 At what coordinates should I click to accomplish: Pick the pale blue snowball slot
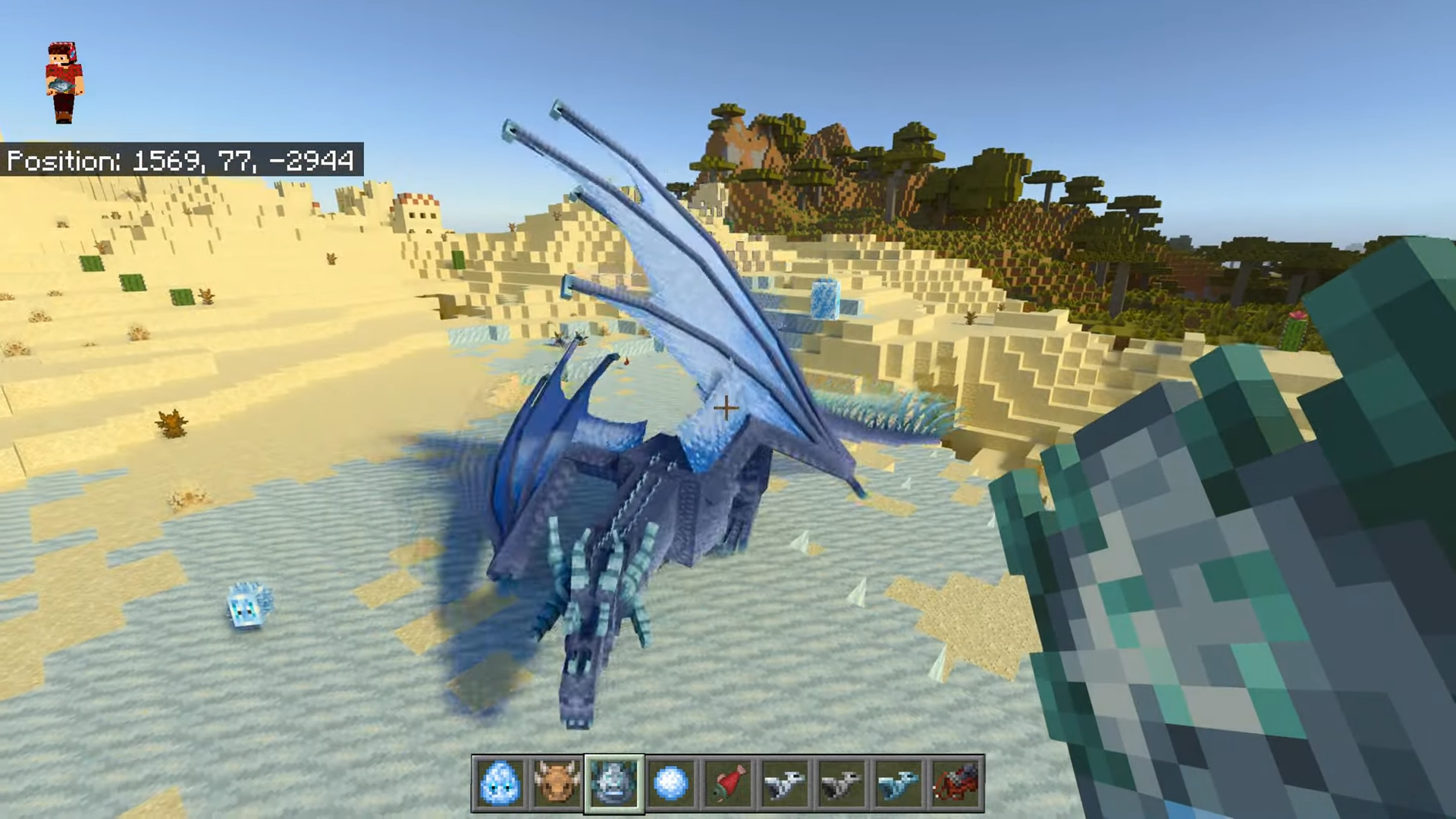click(670, 783)
